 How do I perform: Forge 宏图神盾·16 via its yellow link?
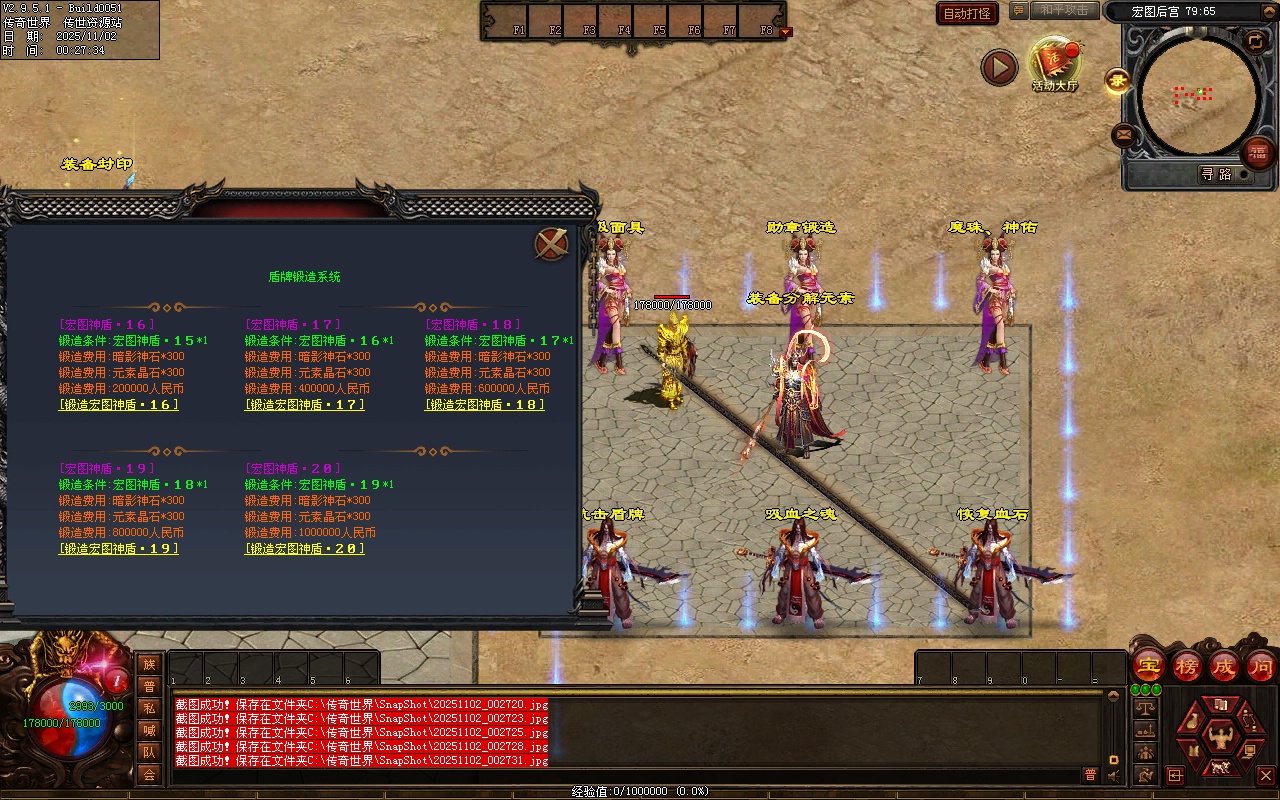click(x=119, y=405)
